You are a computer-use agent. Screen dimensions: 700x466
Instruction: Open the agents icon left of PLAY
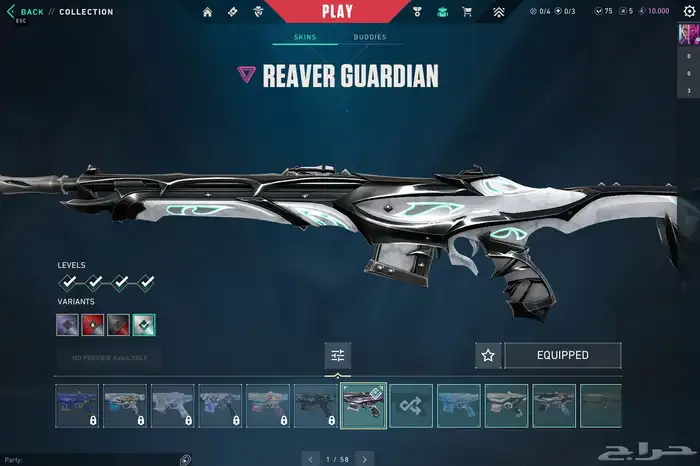coord(257,12)
